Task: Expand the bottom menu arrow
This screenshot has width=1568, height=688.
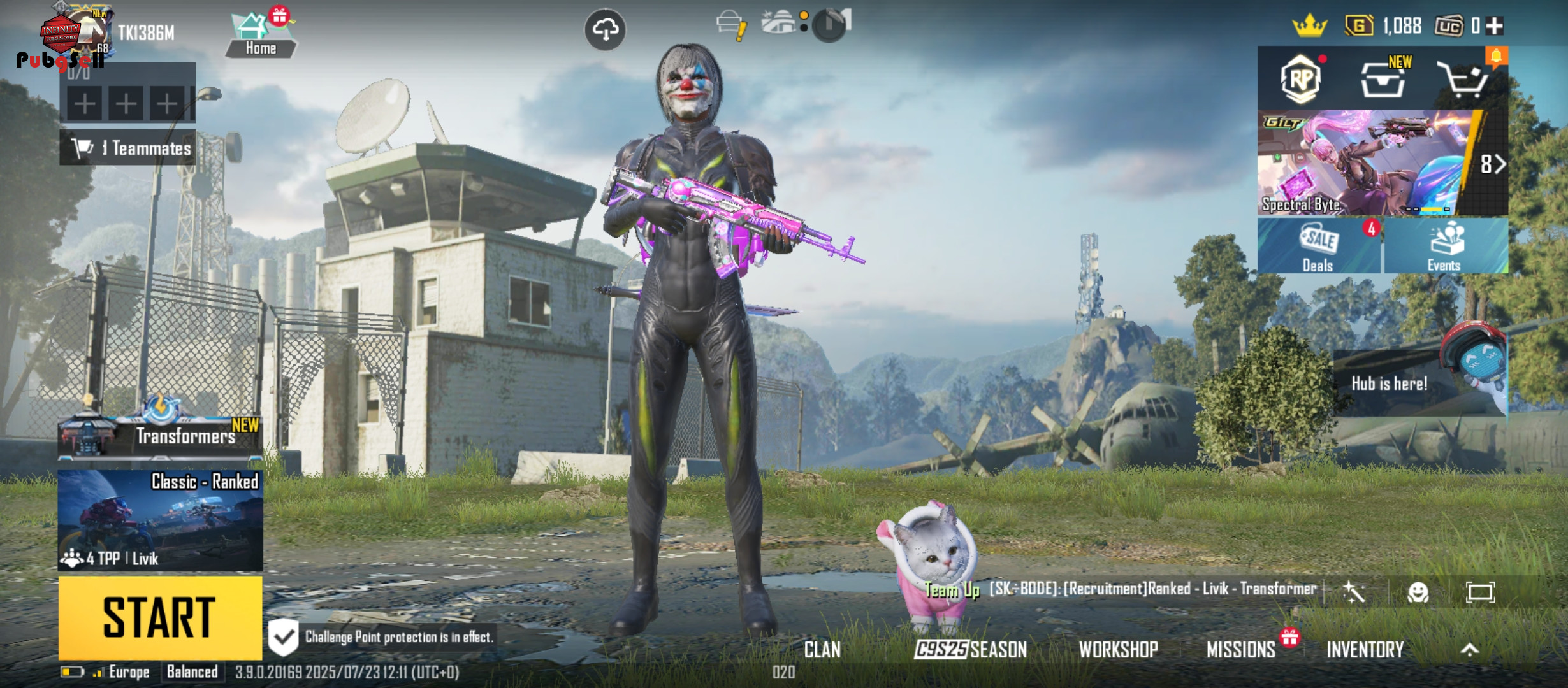Action: [x=1469, y=649]
